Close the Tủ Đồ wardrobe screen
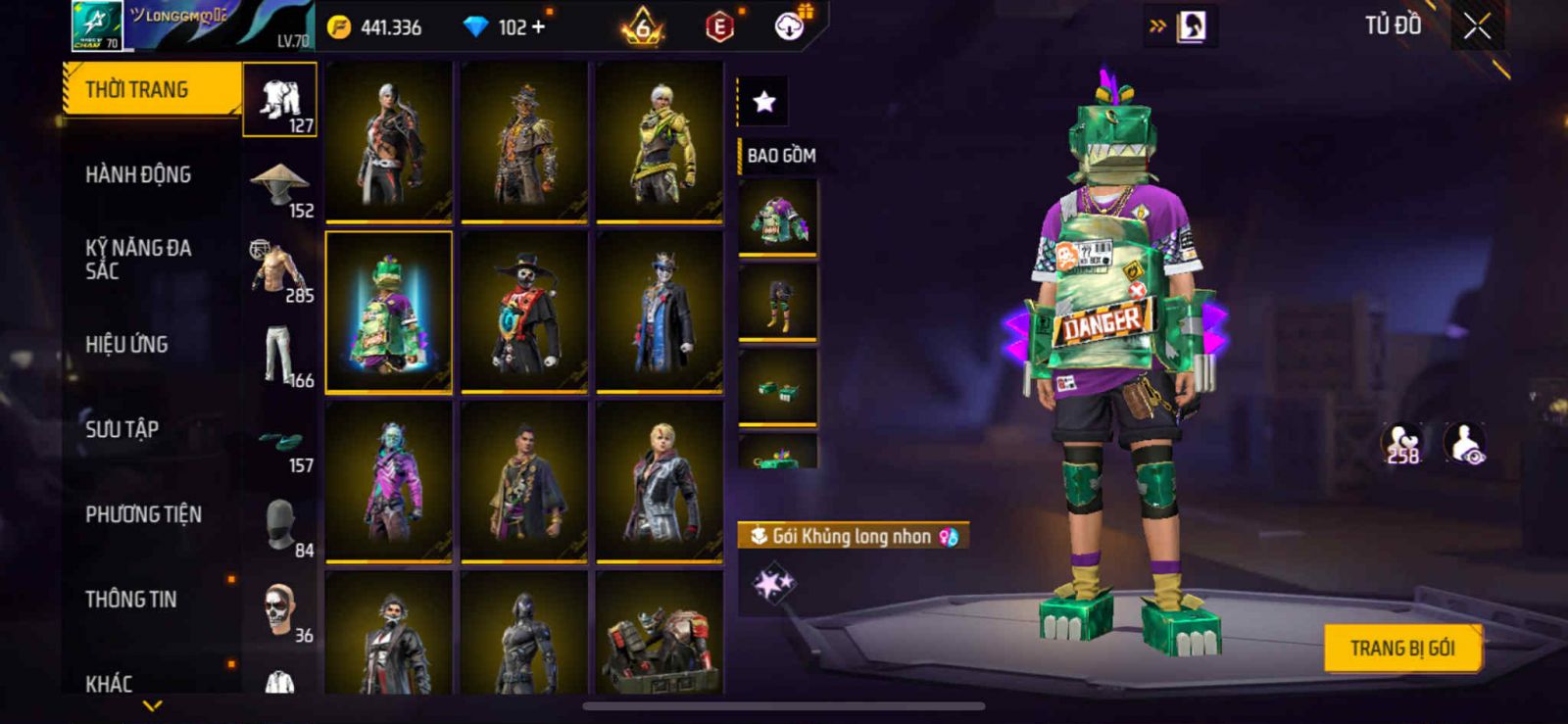Image resolution: width=1568 pixels, height=724 pixels. [1477, 26]
